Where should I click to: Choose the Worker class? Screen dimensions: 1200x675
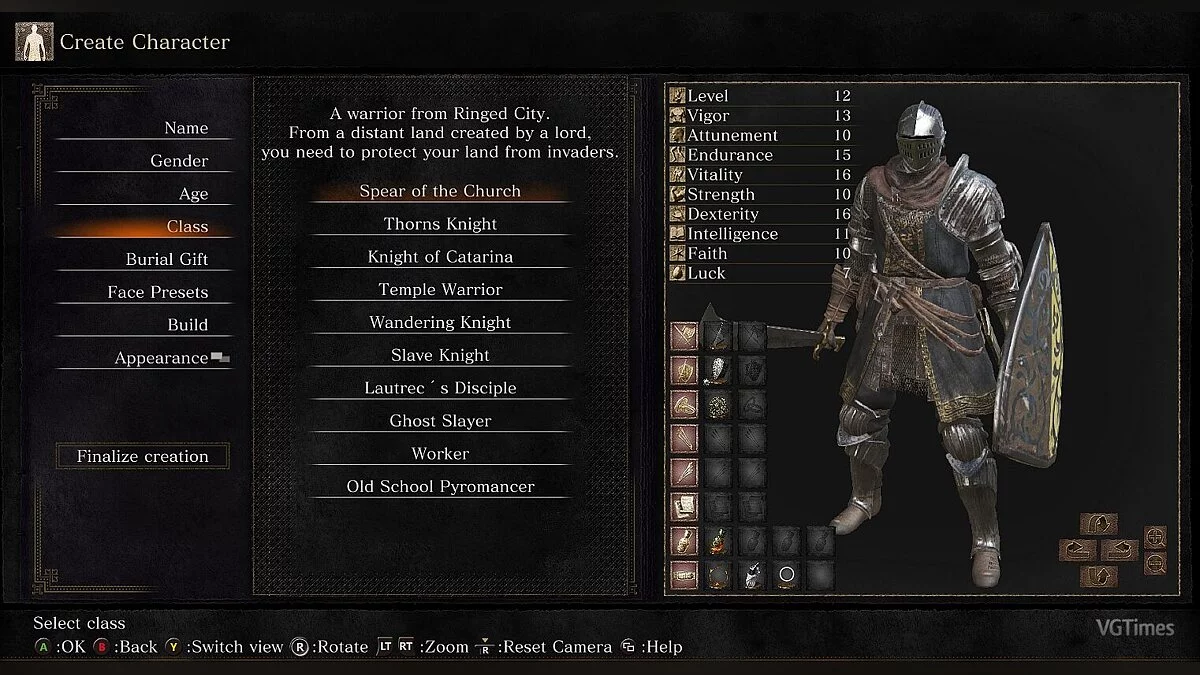pyautogui.click(x=440, y=454)
